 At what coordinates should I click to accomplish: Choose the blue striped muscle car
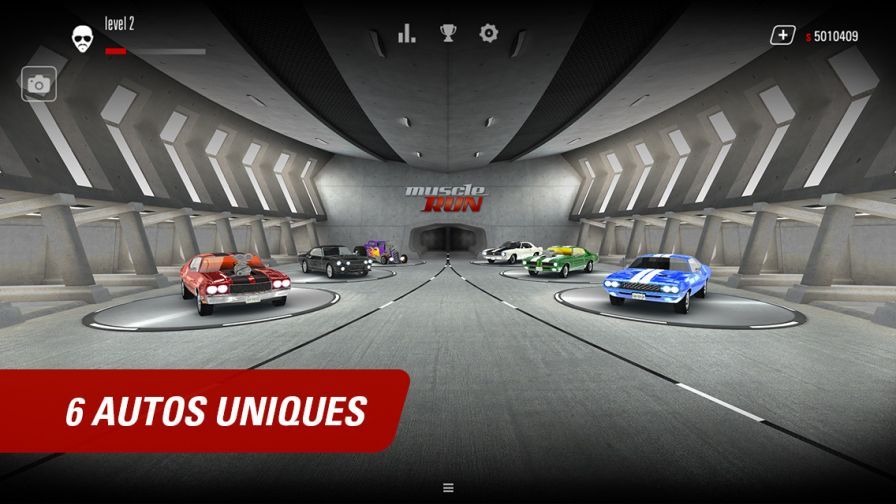click(x=656, y=281)
